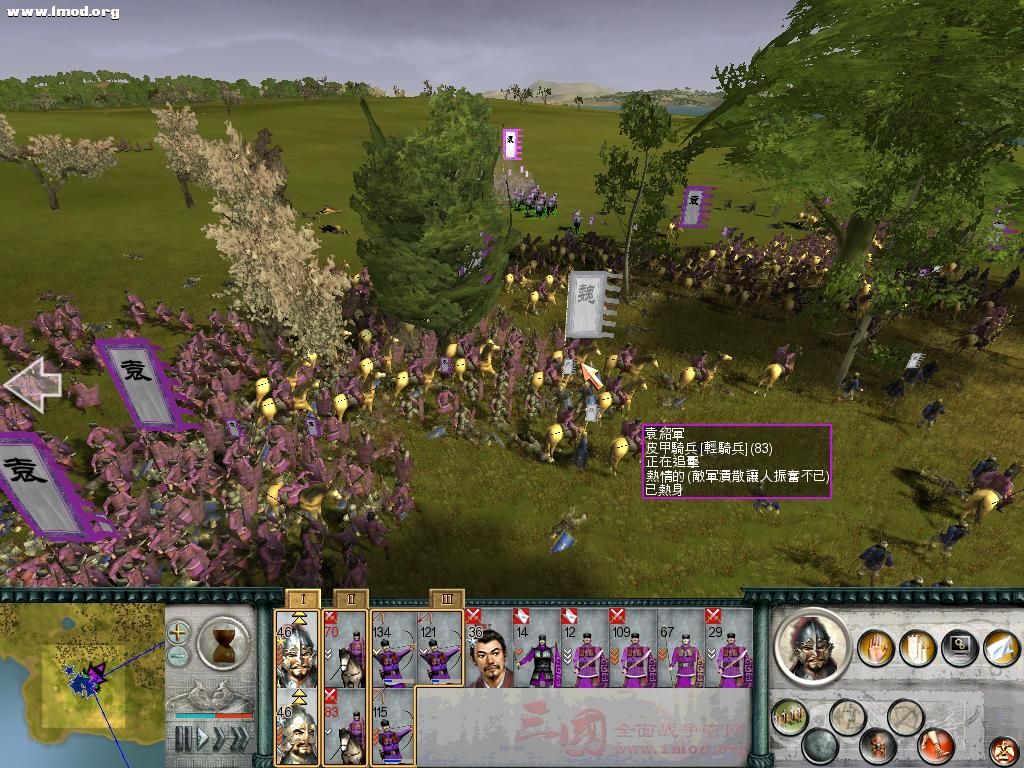This screenshot has height=768, width=1024.
Task: Select group II tab
Action: click(x=350, y=598)
